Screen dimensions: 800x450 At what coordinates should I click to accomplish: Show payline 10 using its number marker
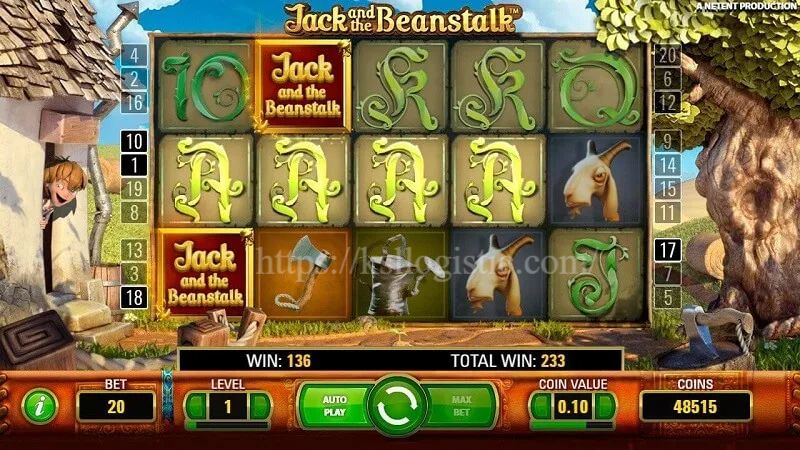click(134, 140)
